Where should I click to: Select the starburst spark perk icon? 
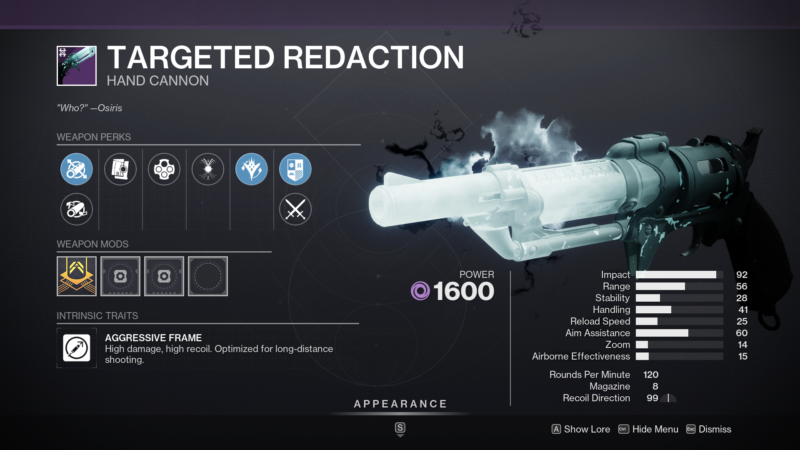pos(207,169)
